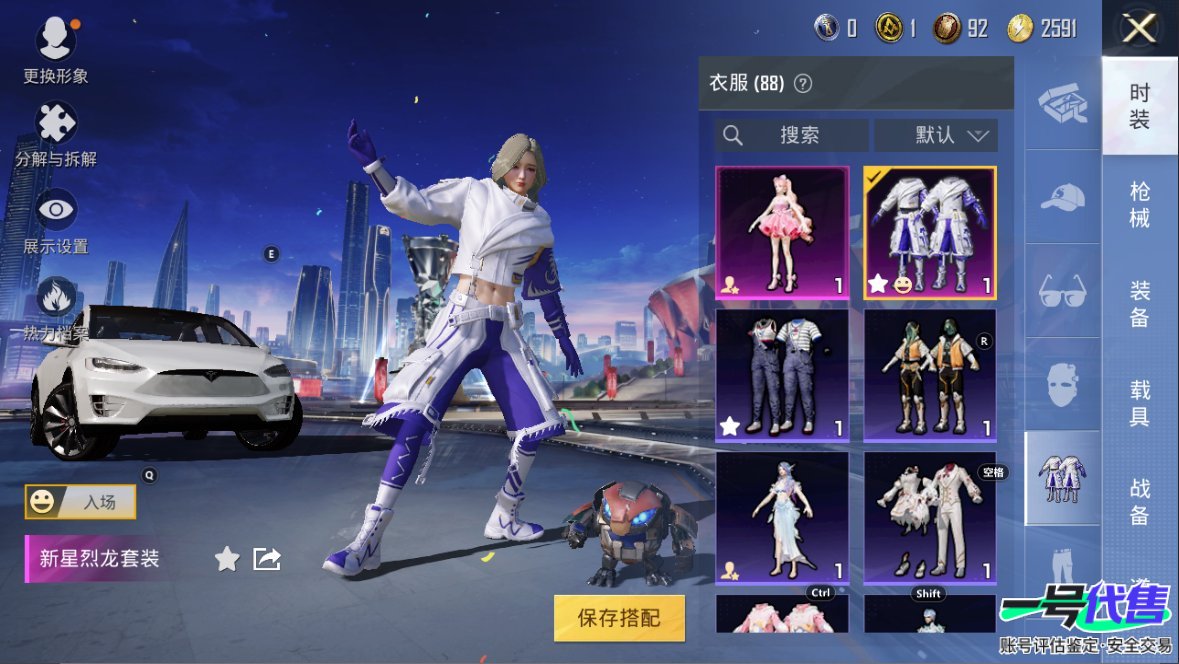Select the striped shirt overalls outfit
The height and width of the screenshot is (664, 1179).
click(782, 375)
